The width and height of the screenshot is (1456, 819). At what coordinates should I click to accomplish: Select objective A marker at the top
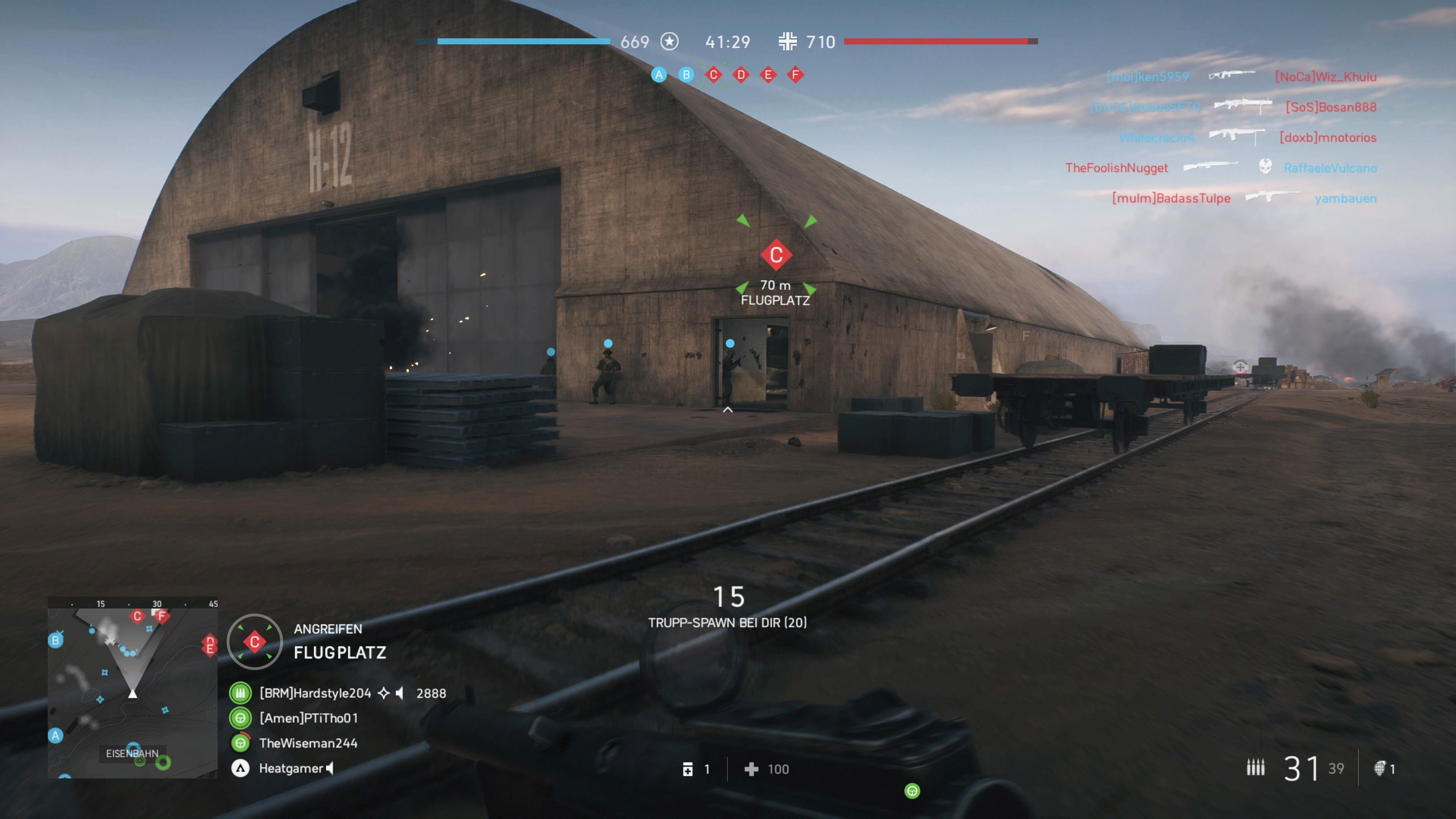[x=659, y=74]
